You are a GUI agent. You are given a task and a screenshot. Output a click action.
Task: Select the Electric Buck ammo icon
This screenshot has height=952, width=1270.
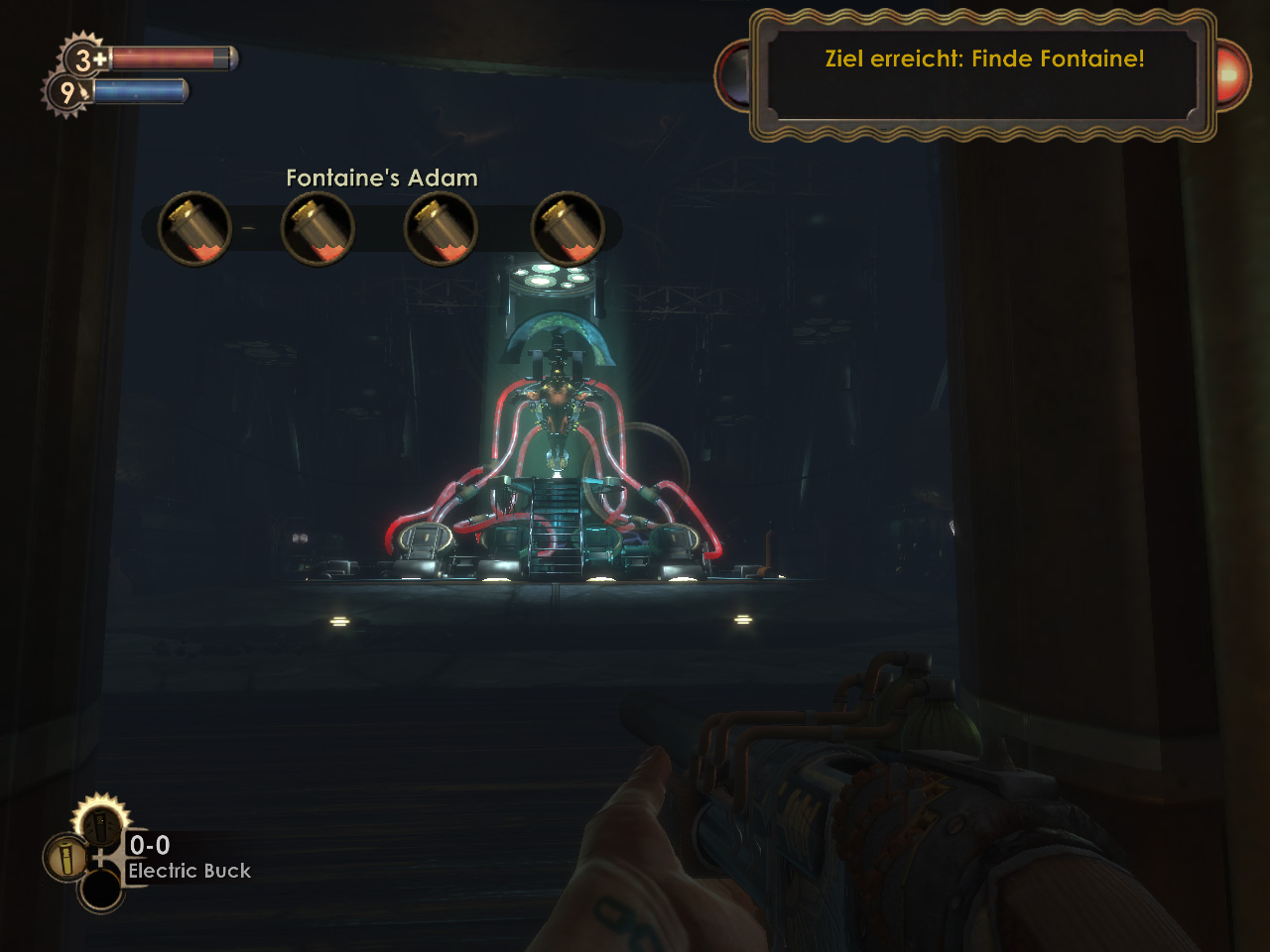tap(65, 857)
